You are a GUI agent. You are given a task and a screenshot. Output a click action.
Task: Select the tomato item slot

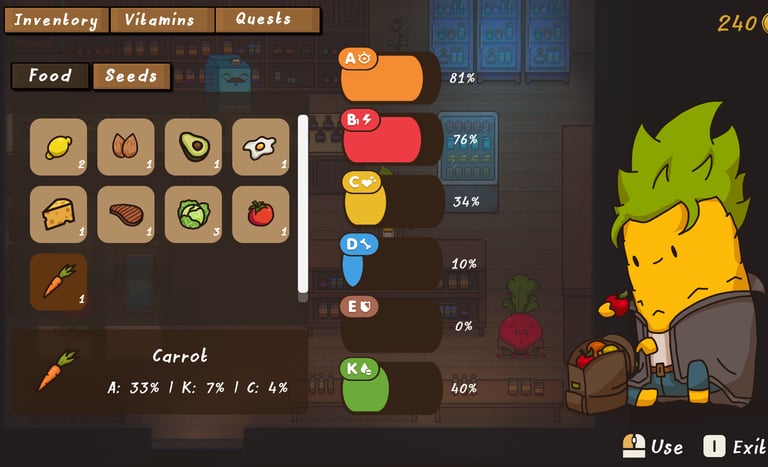(260, 214)
